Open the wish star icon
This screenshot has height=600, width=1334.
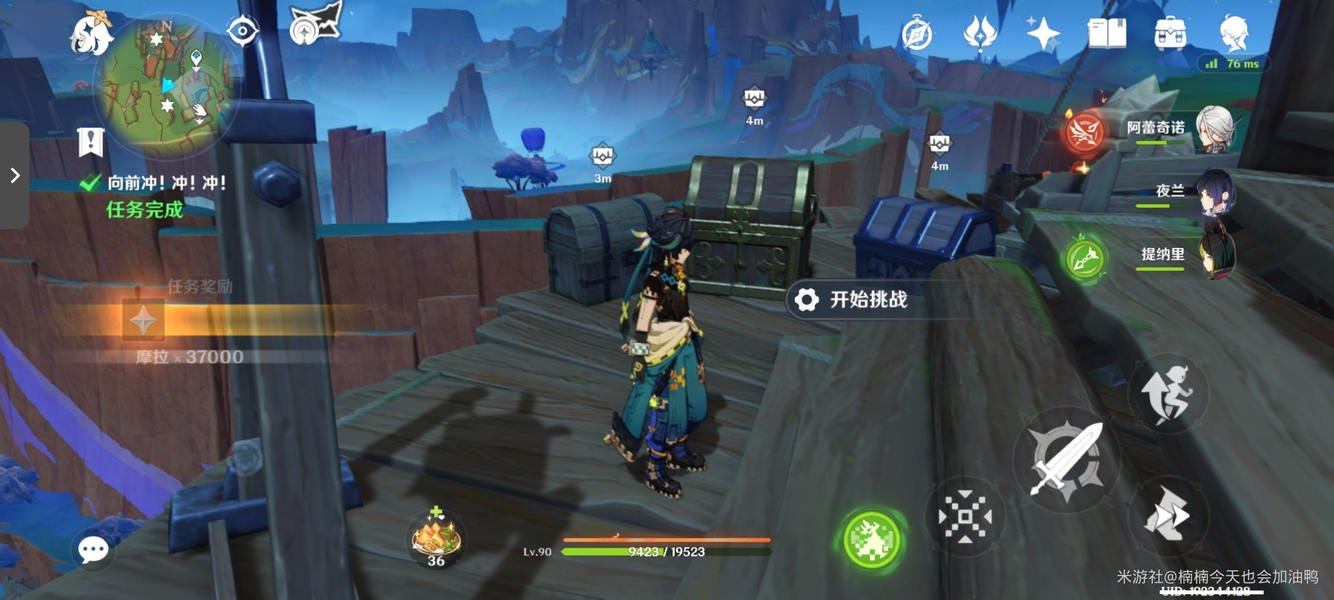[x=1043, y=34]
